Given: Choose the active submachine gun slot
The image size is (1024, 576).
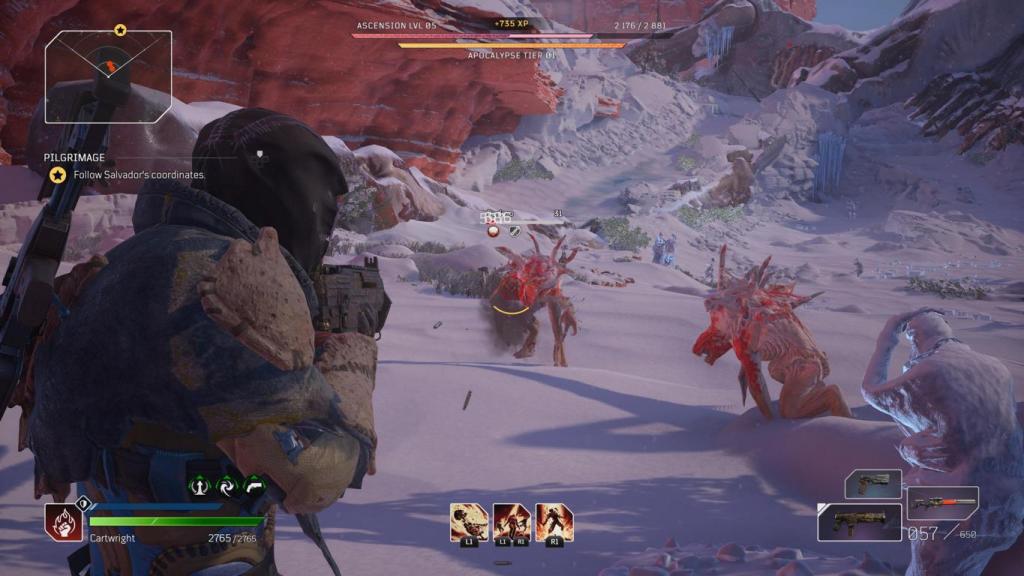Looking at the screenshot, I should click(859, 522).
